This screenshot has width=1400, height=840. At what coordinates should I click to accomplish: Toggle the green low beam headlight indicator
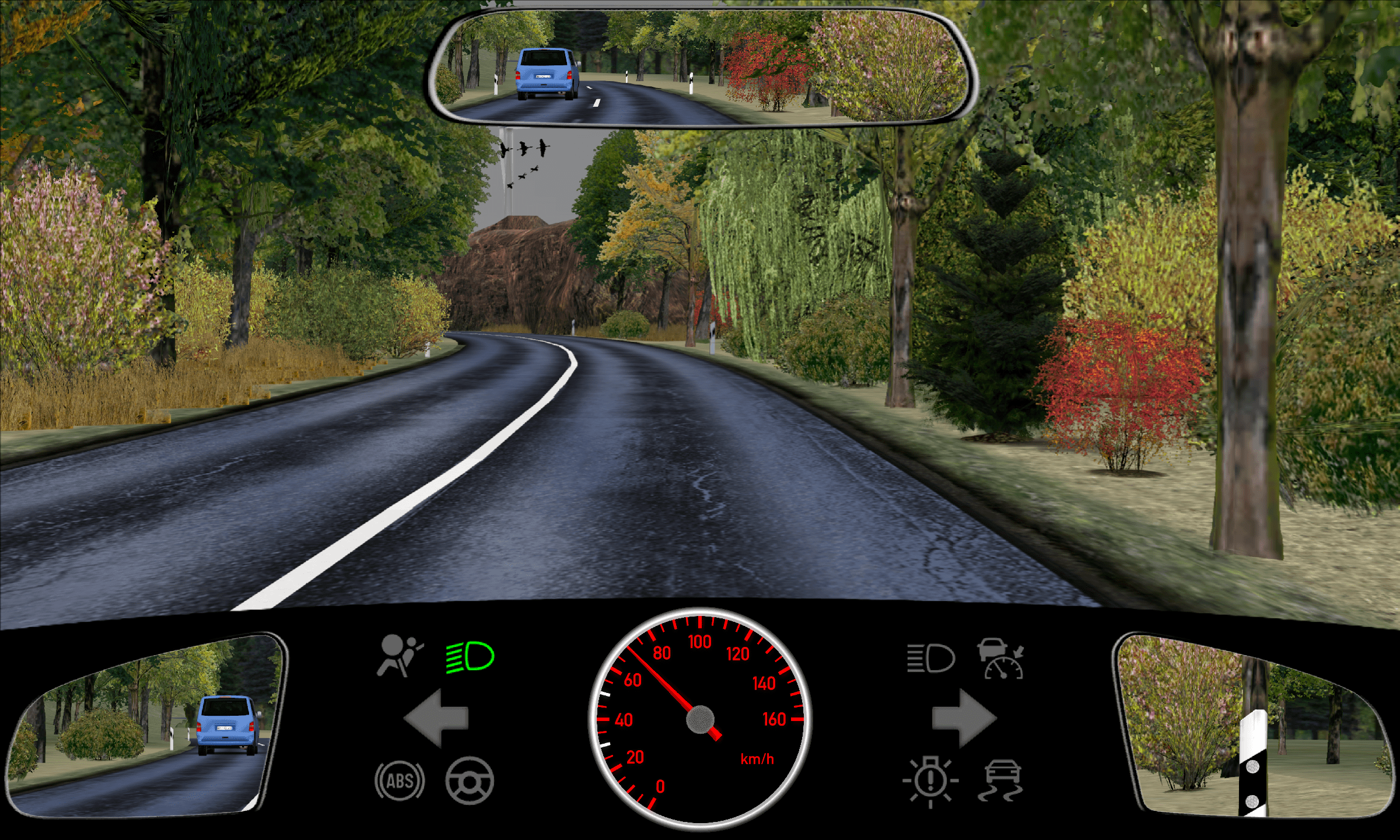click(470, 657)
